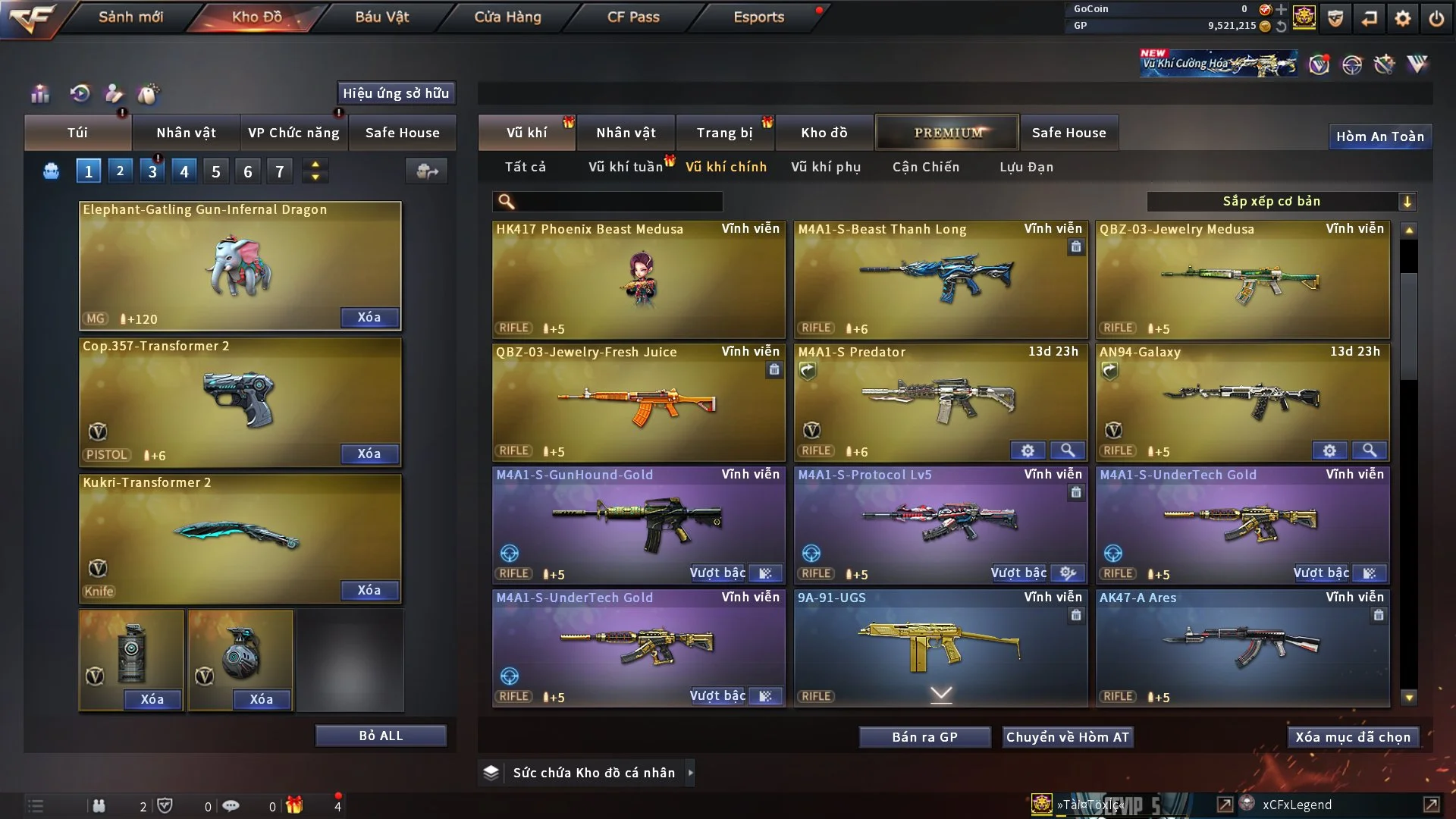
Task: Show the Cận Chiến weapons category
Action: coord(926,167)
